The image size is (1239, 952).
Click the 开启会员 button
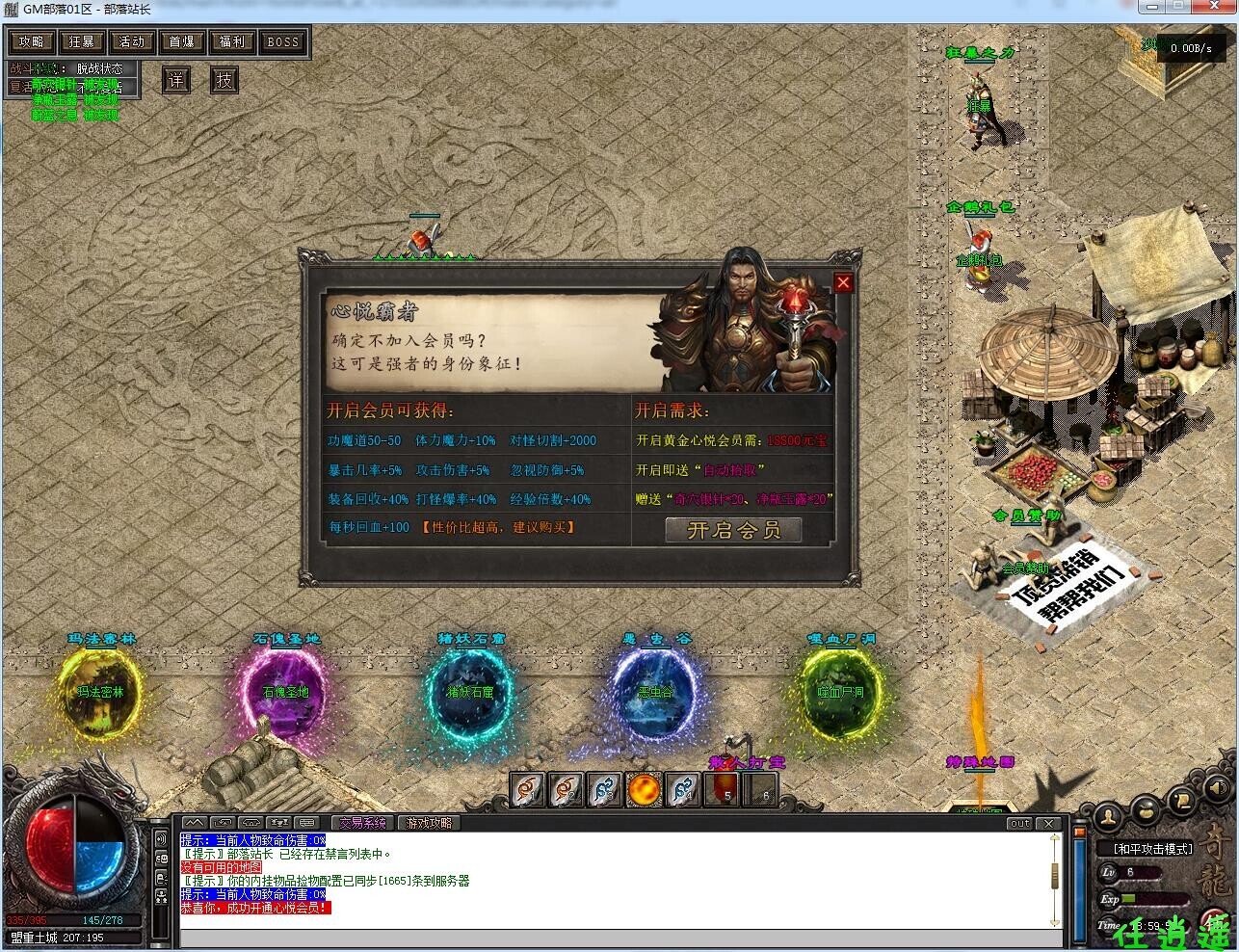click(x=733, y=529)
